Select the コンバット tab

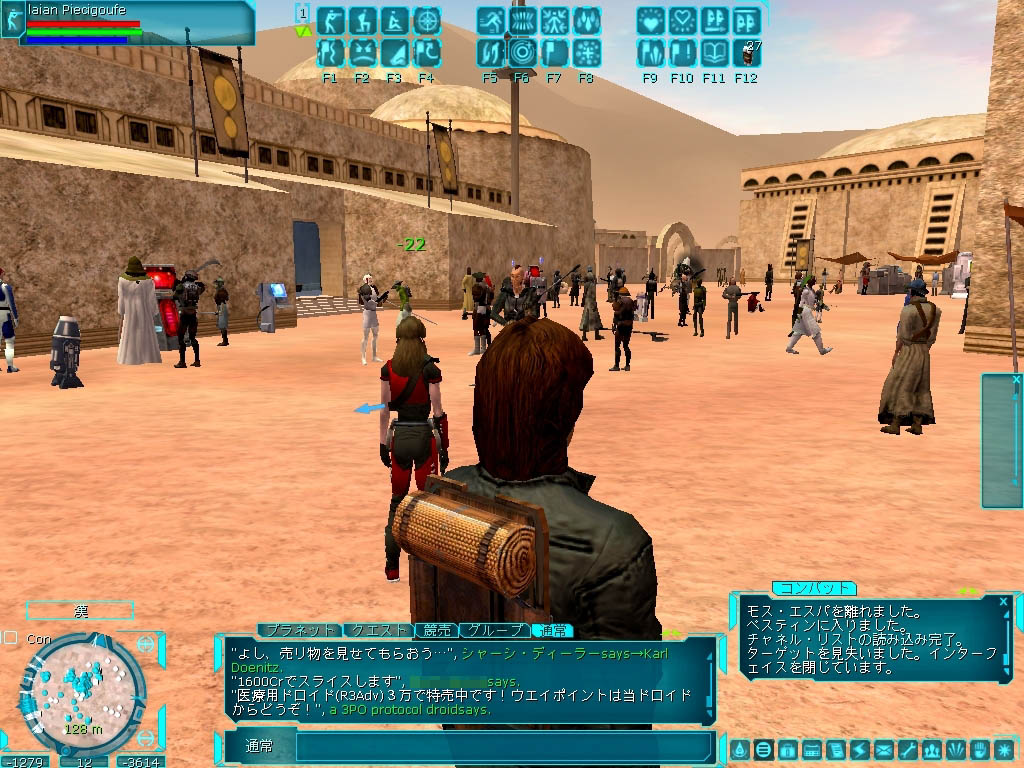click(813, 588)
